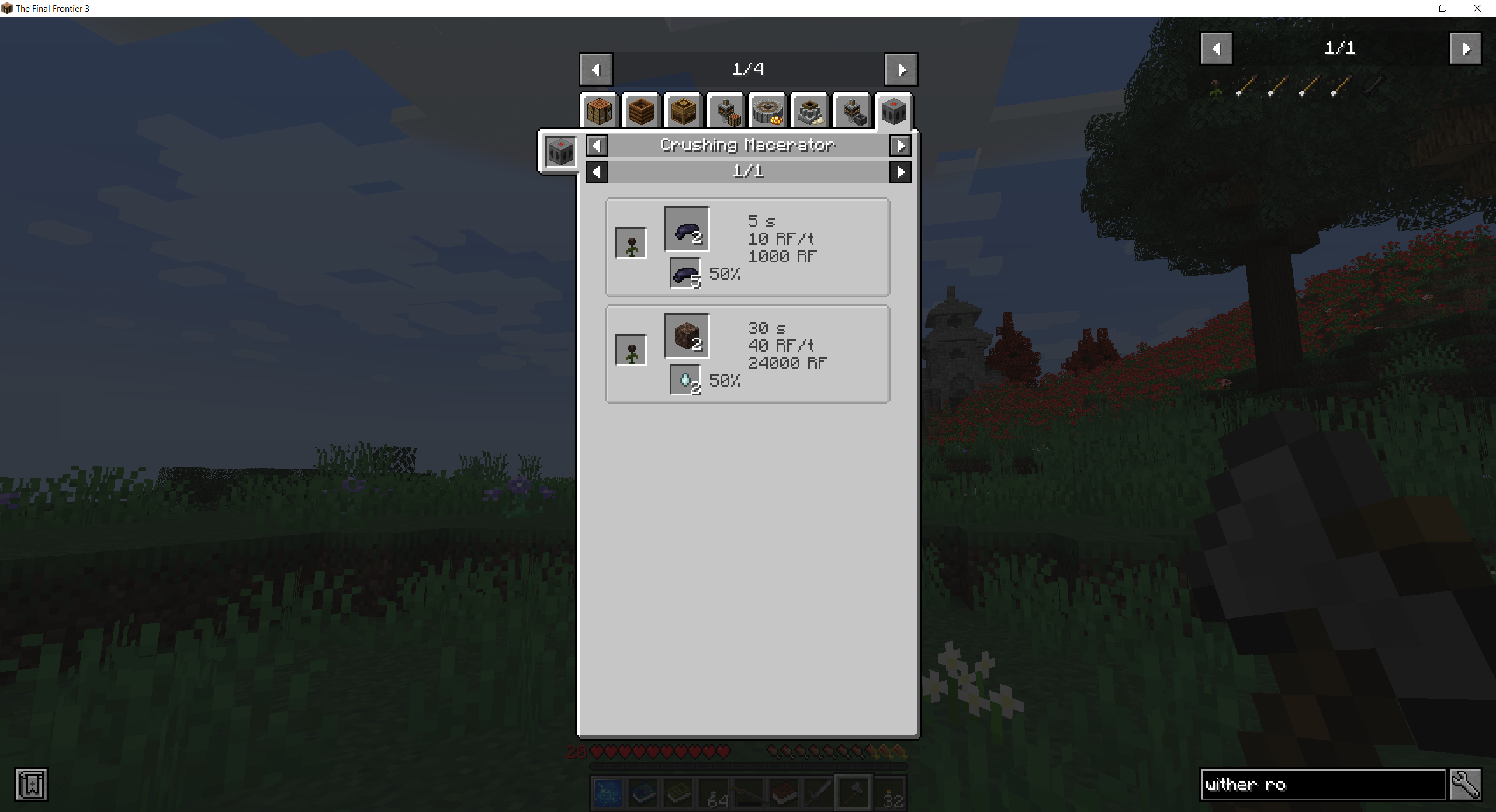Open the Composter recipe category tab
The width and height of the screenshot is (1496, 812).
(x=641, y=111)
